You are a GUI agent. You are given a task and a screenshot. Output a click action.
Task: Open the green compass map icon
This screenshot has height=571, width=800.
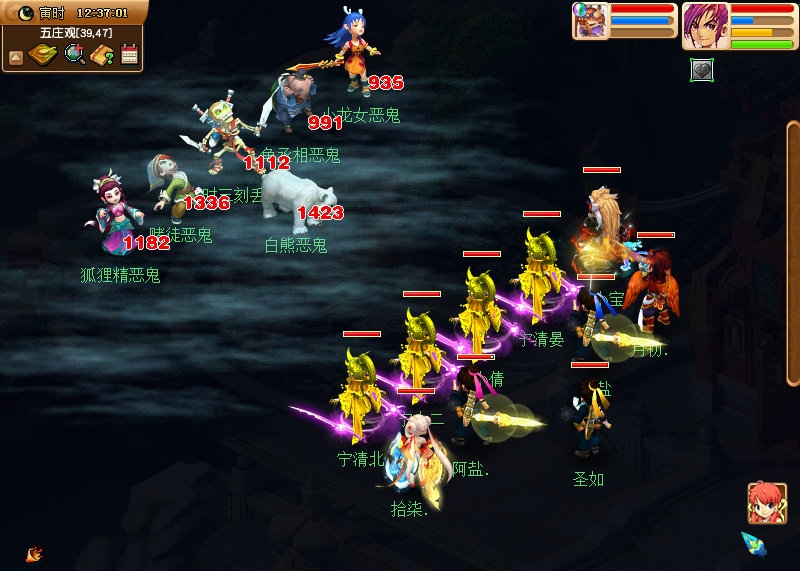43,54
